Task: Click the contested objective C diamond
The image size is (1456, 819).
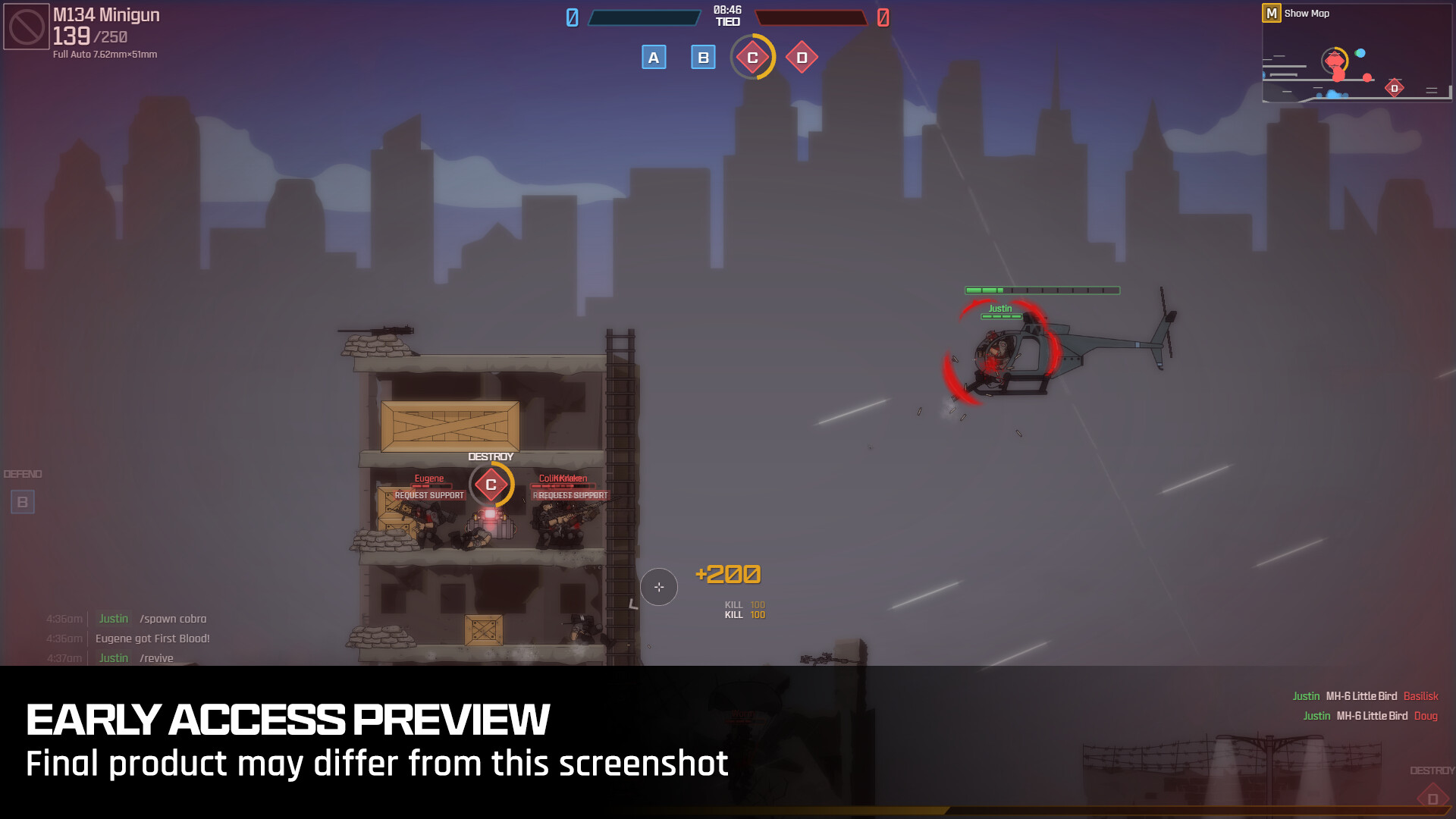Action: pyautogui.click(x=752, y=57)
